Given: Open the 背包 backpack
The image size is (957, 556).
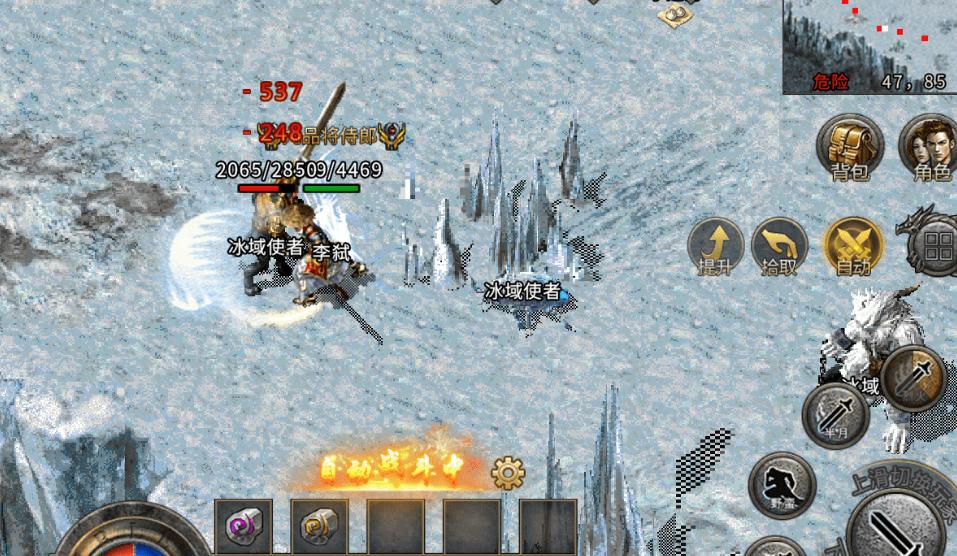Looking at the screenshot, I should click(850, 146).
